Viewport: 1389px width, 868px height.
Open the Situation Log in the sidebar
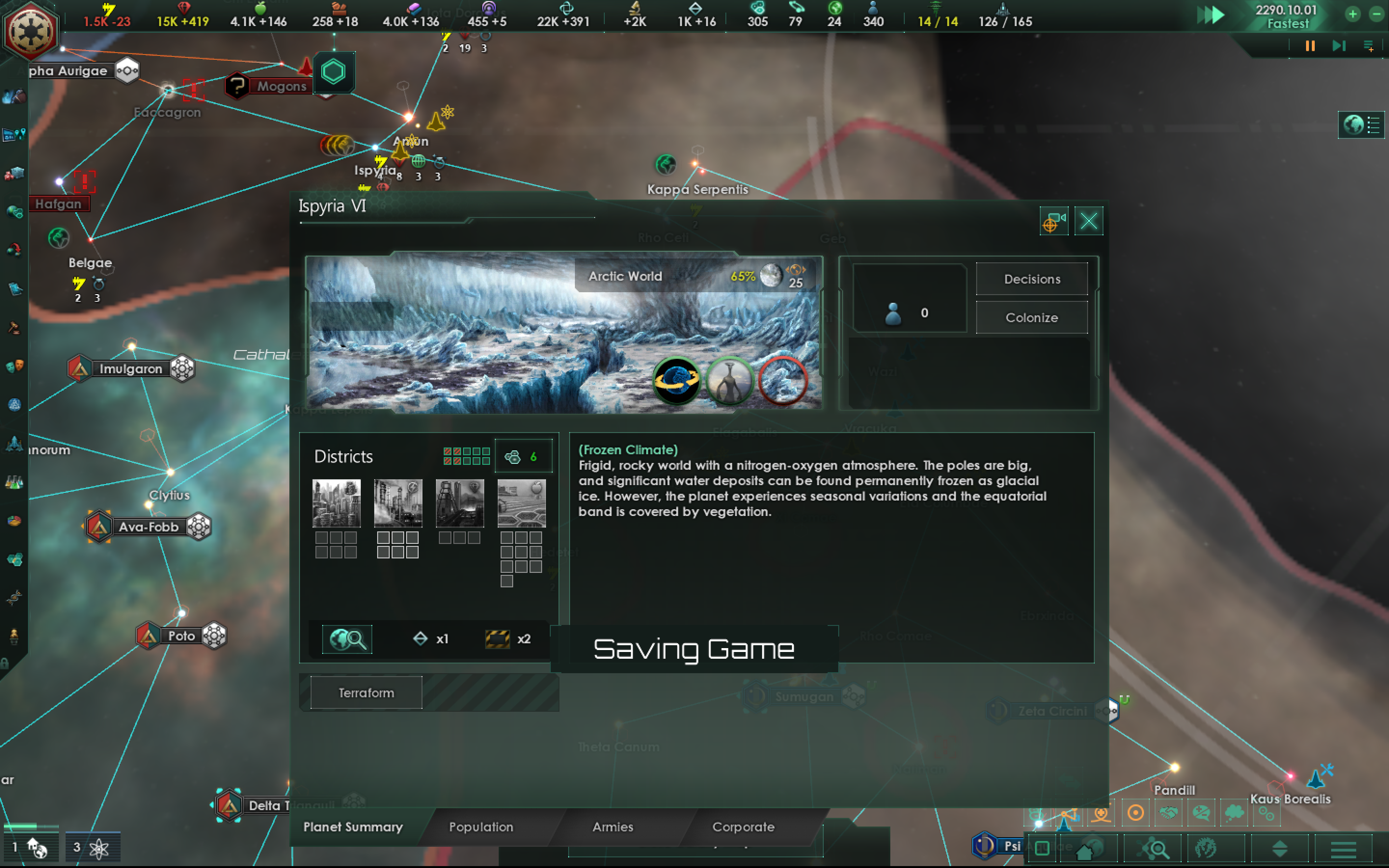(14, 135)
